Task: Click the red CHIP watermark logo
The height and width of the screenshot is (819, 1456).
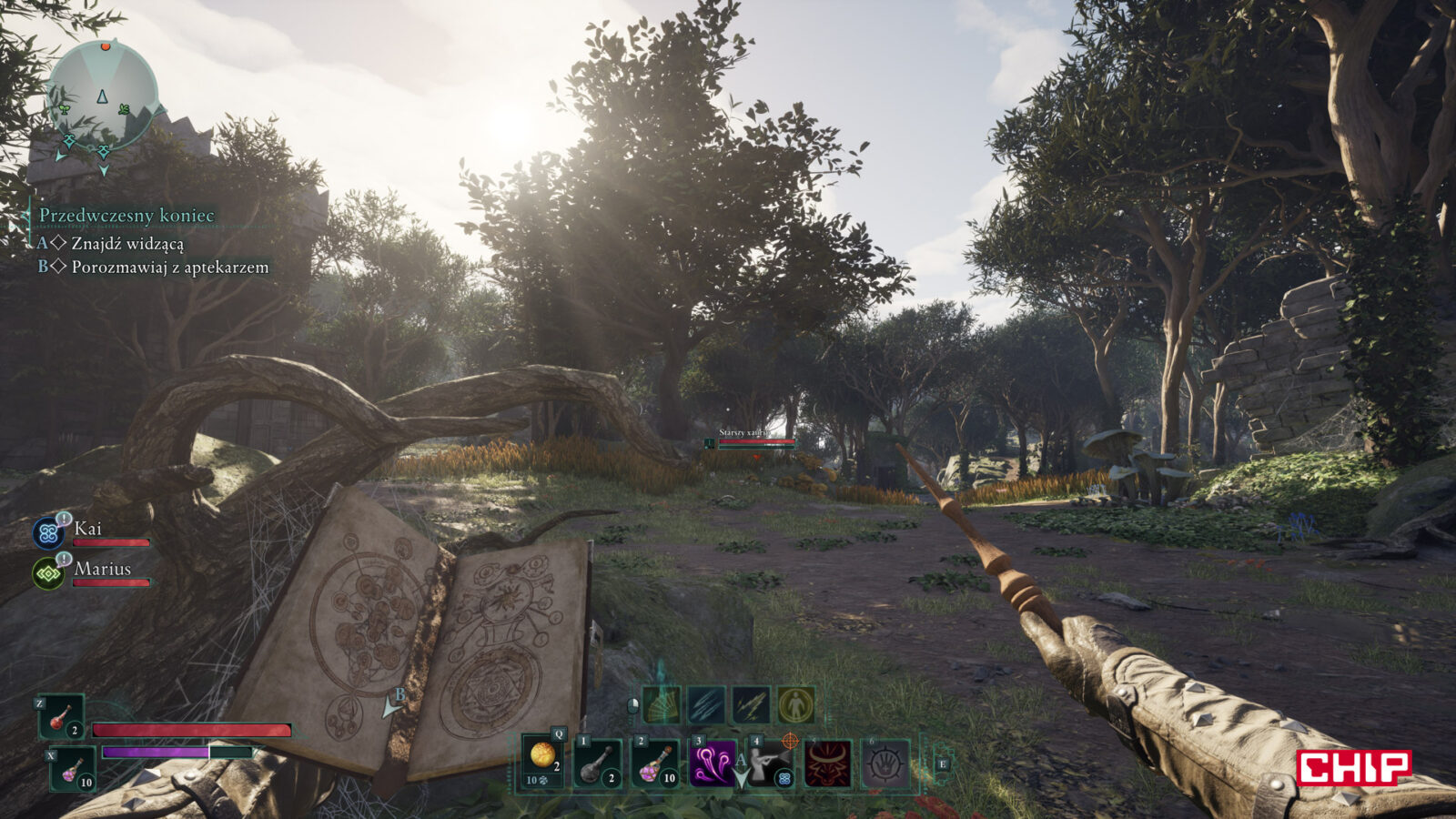Action: (1353, 767)
